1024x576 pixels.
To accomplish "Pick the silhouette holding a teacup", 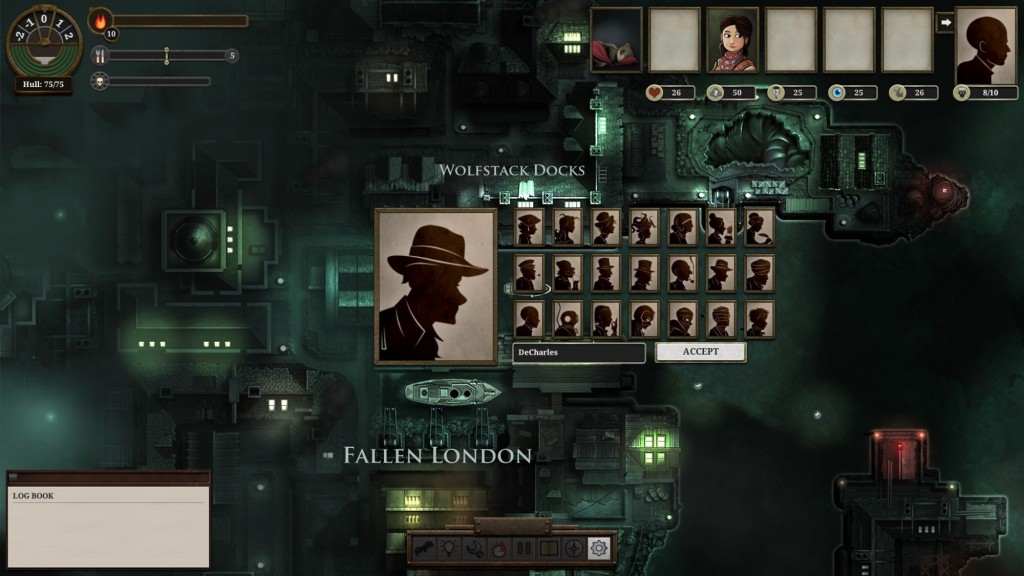I will coord(759,227).
